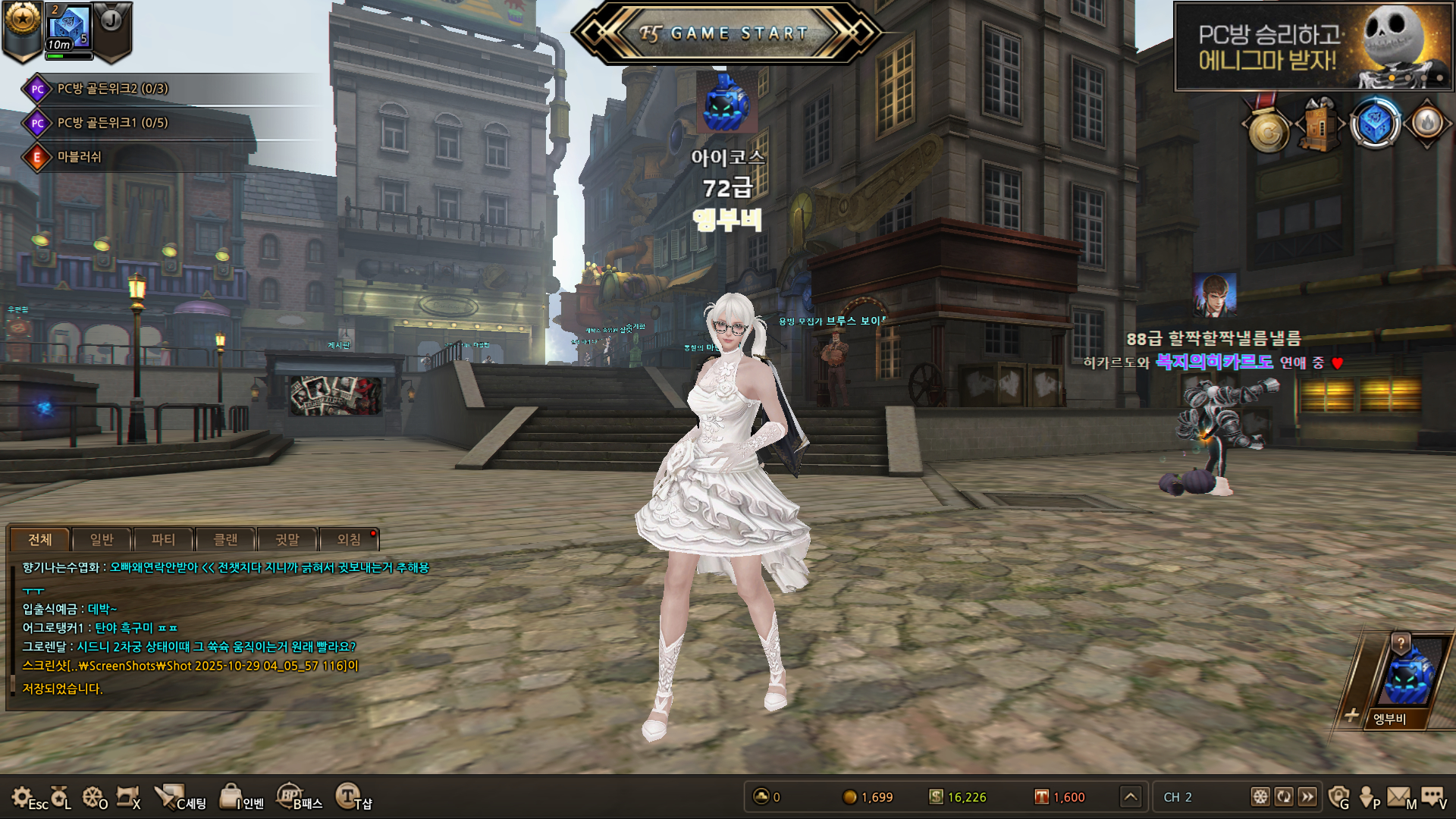The height and width of the screenshot is (819, 1456).
Task: Switch to the 파티 chat tab
Action: click(163, 539)
